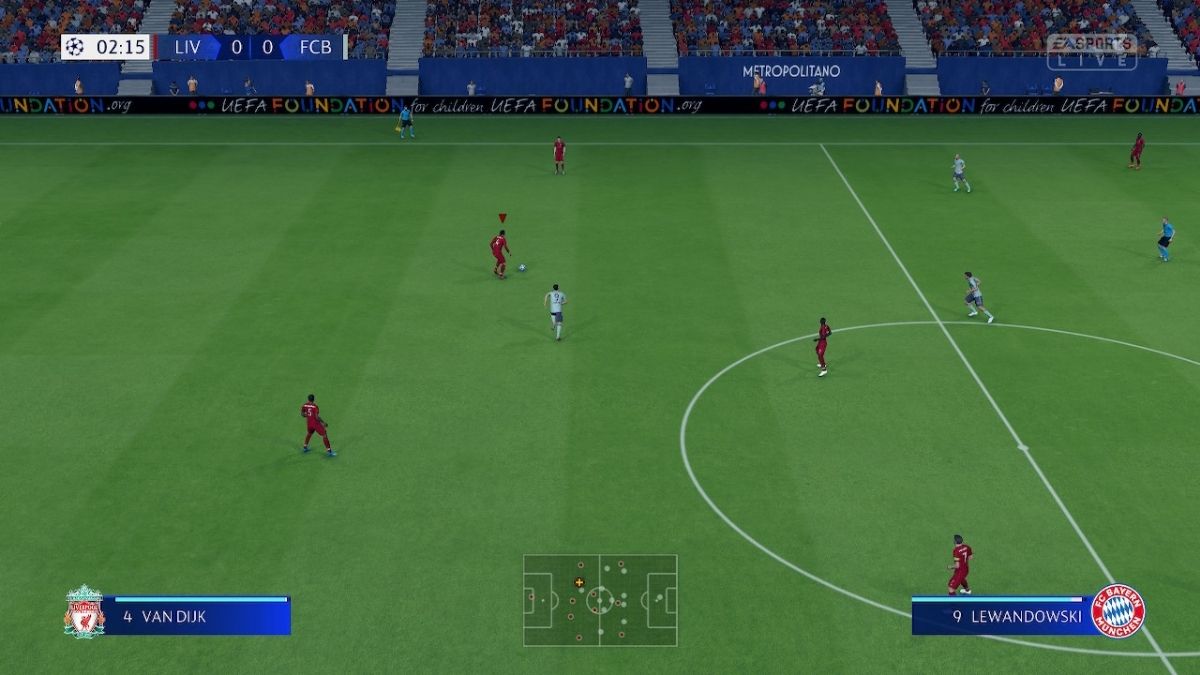This screenshot has width=1200, height=675.
Task: Select the Bayern München club crest
Action: click(x=1118, y=611)
